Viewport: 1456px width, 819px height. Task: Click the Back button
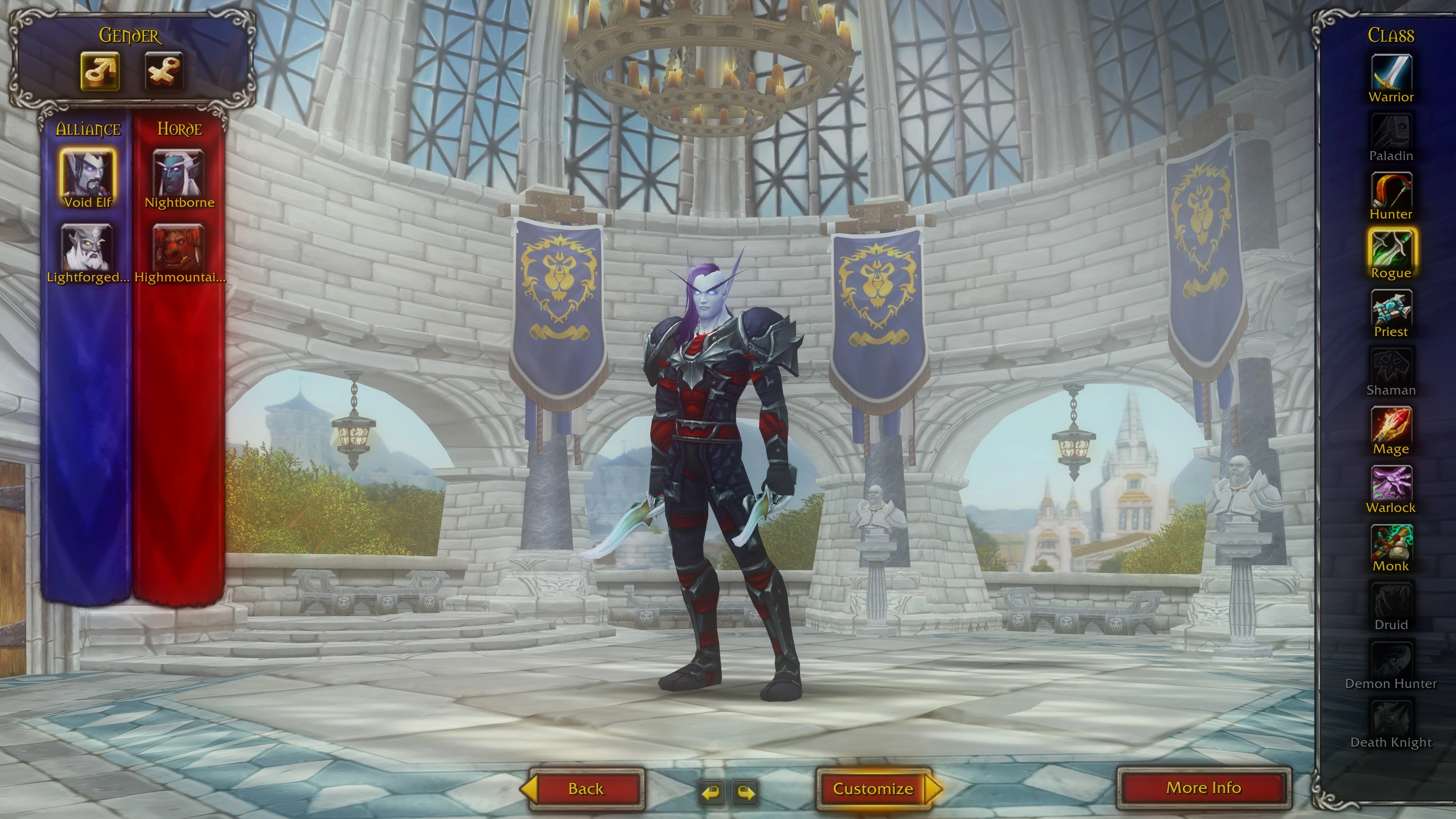[586, 789]
